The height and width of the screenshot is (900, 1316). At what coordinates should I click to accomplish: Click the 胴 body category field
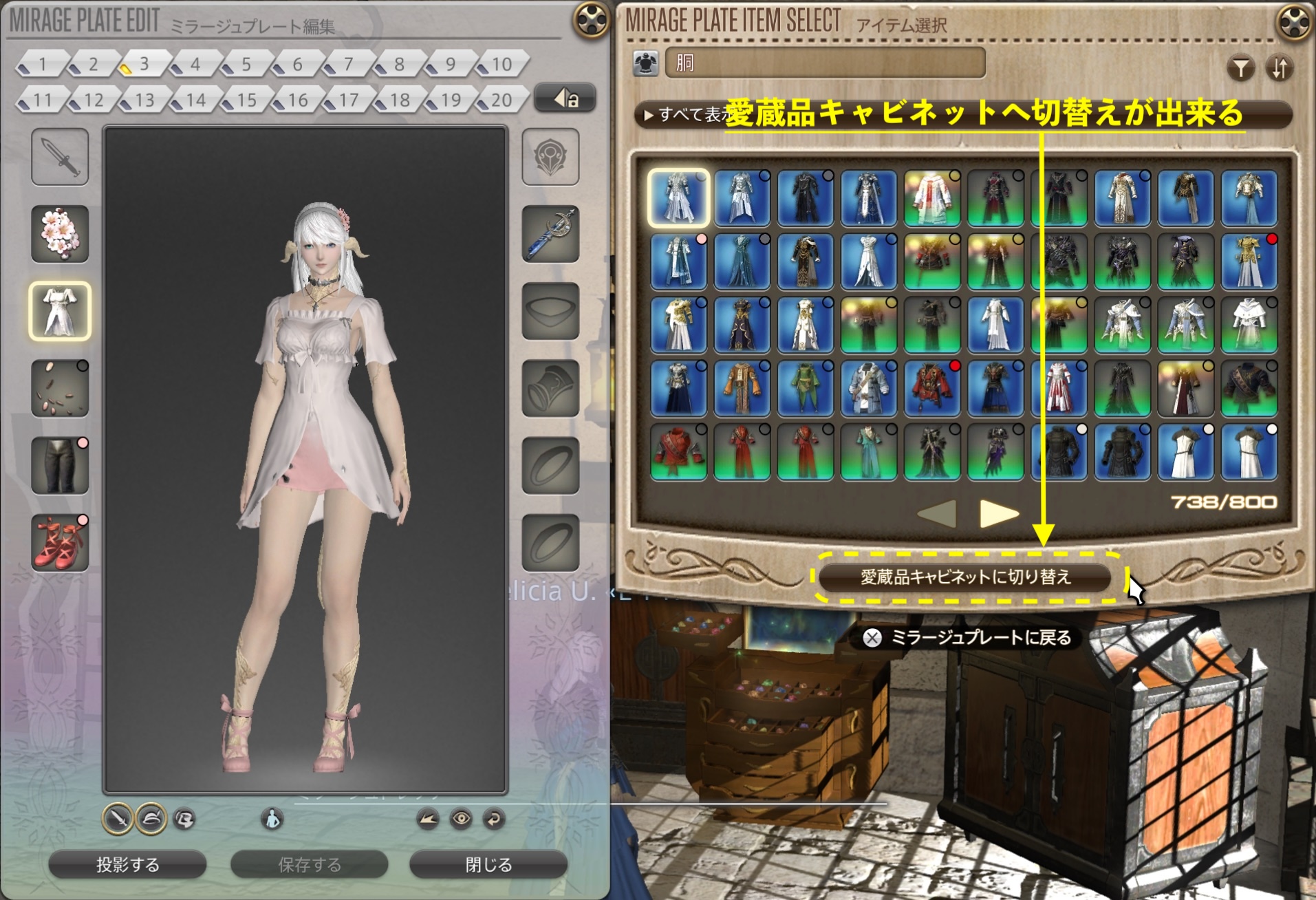(825, 63)
